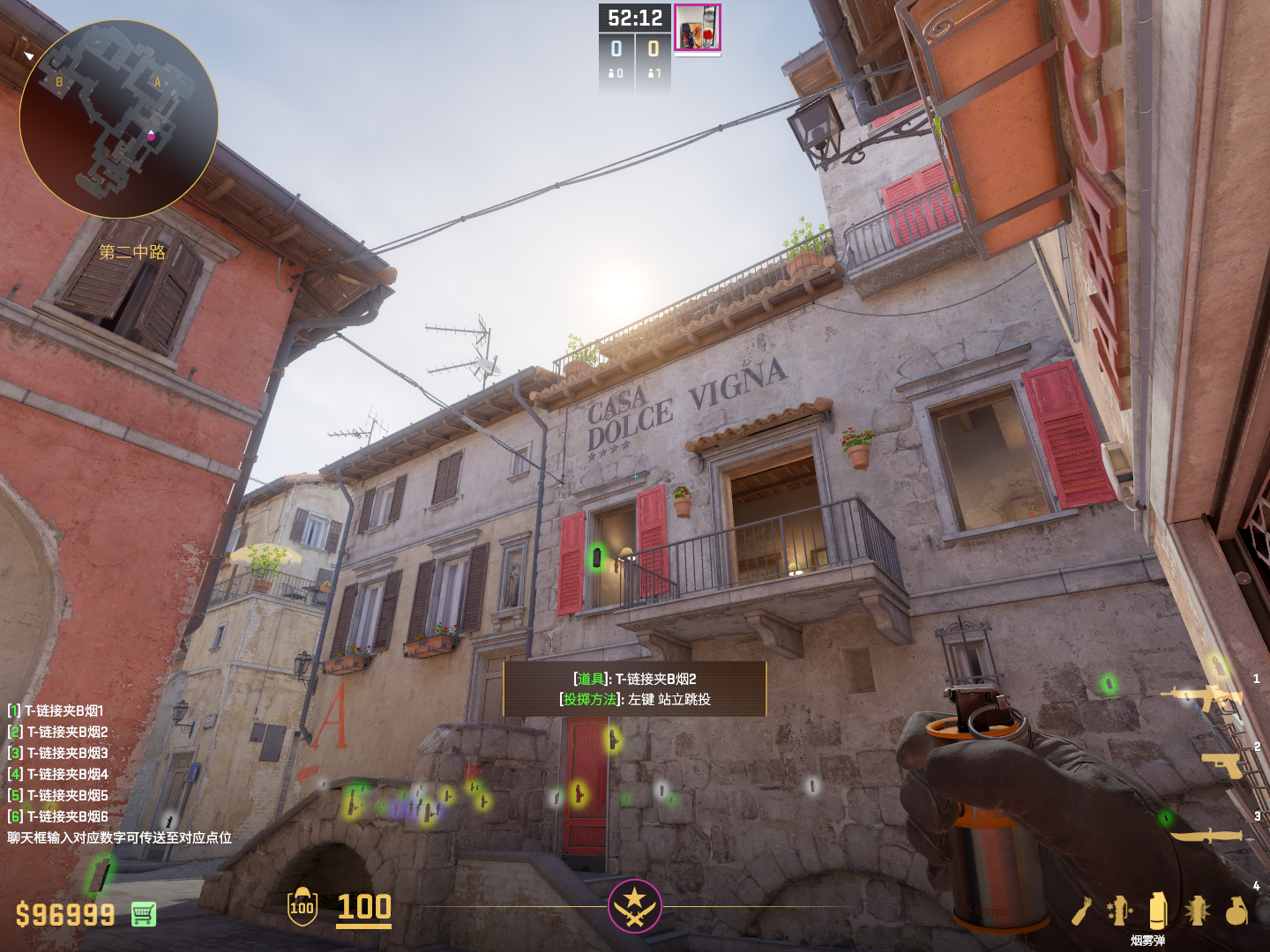This screenshot has height=952, width=1270.
Task: Click the circular radar minimap
Action: (118, 119)
